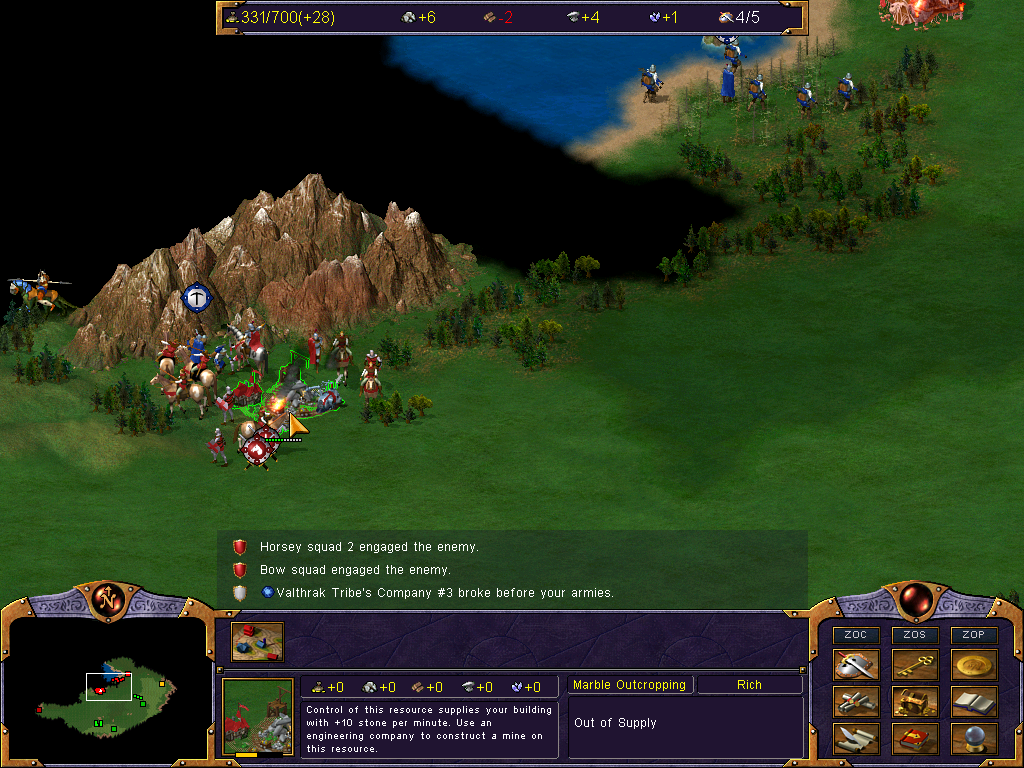Toggle the ZOP overlay button
This screenshot has width=1024, height=768.
click(x=974, y=635)
